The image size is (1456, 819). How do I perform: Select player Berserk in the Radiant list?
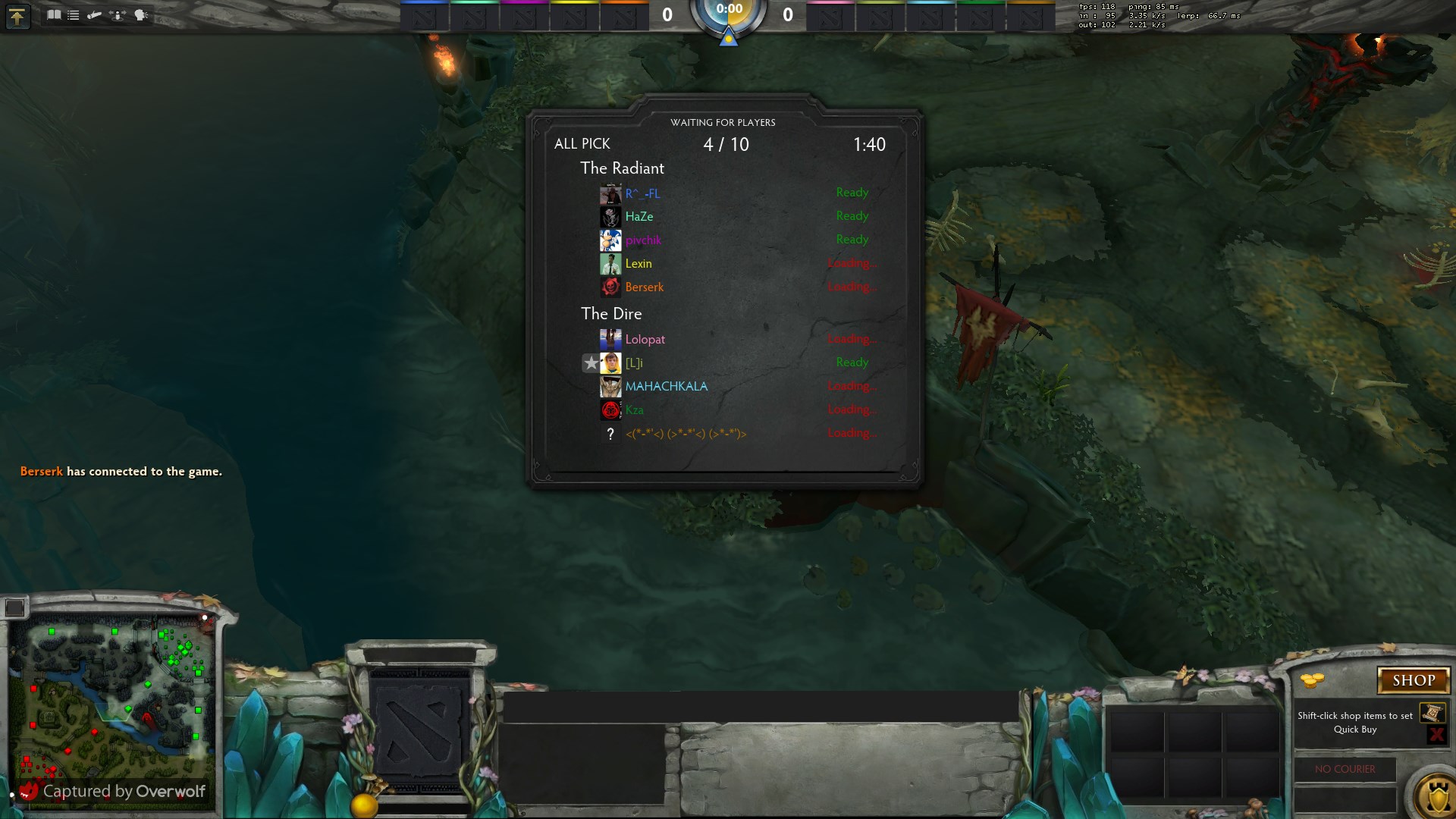[x=644, y=287]
